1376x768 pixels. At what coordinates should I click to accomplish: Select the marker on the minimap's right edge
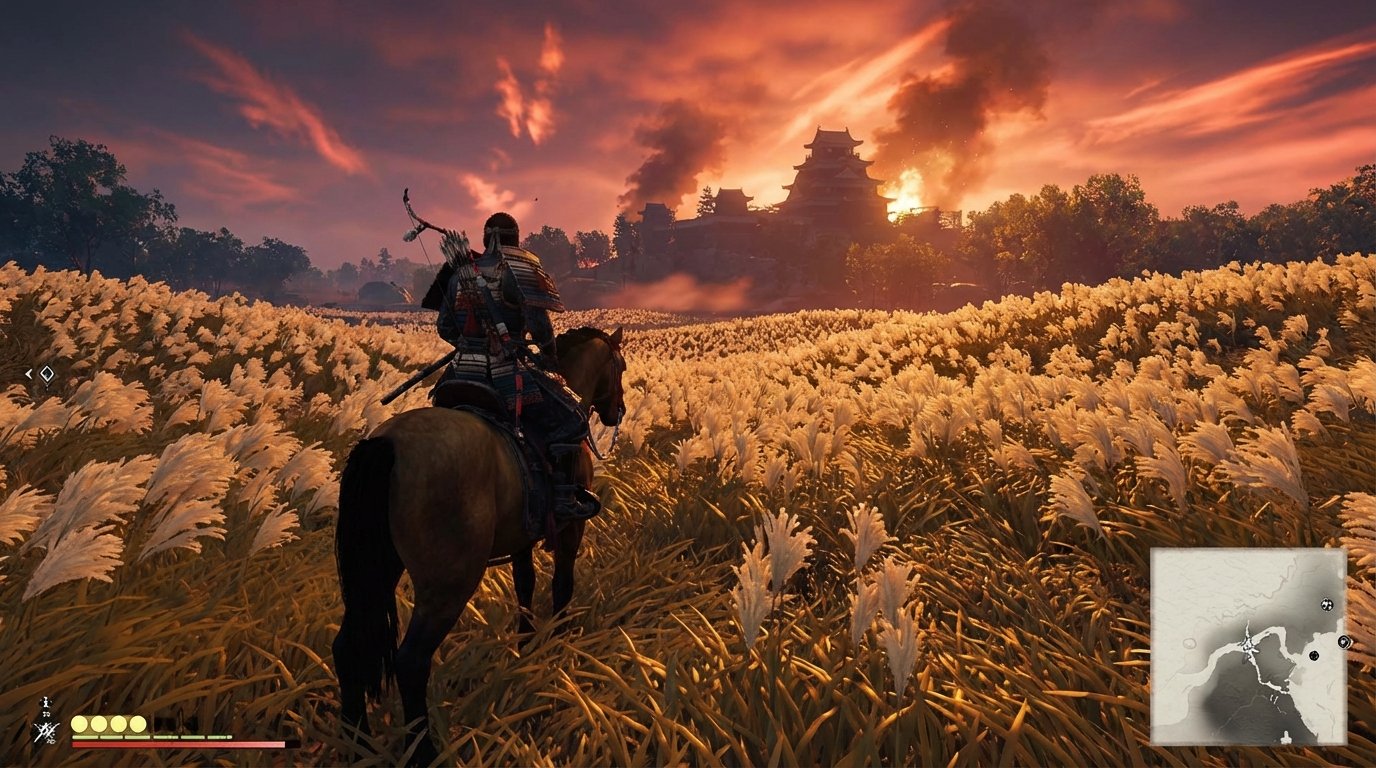pos(1345,642)
